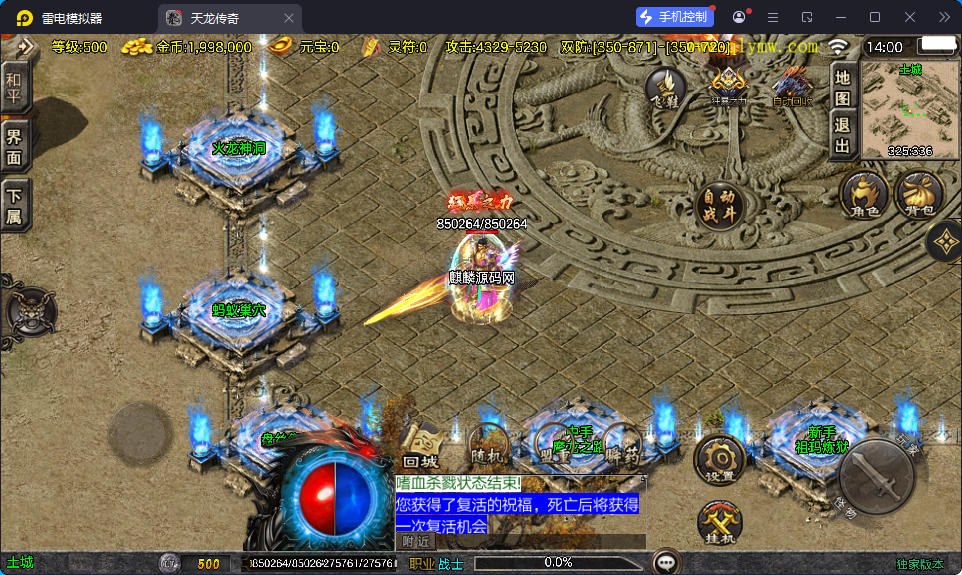Viewport: 962px width, 575px height.
Task: Use the 飞鞋 flying shoes icon
Action: (666, 88)
